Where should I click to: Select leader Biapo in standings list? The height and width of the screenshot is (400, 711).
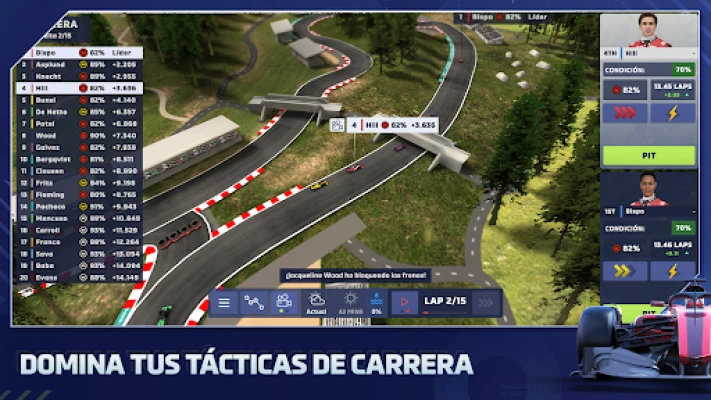[x=78, y=52]
